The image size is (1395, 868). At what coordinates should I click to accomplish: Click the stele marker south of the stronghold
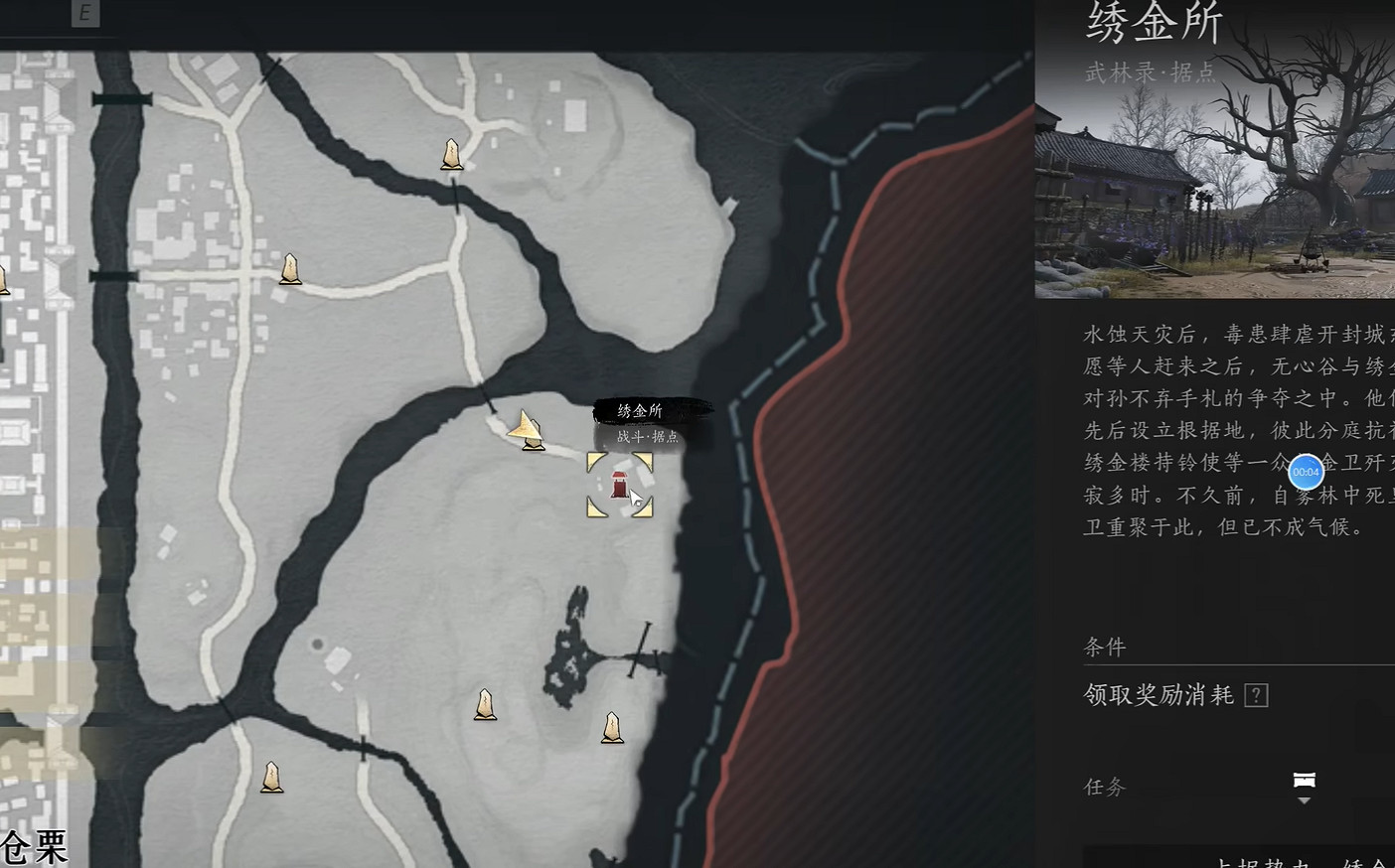(612, 728)
